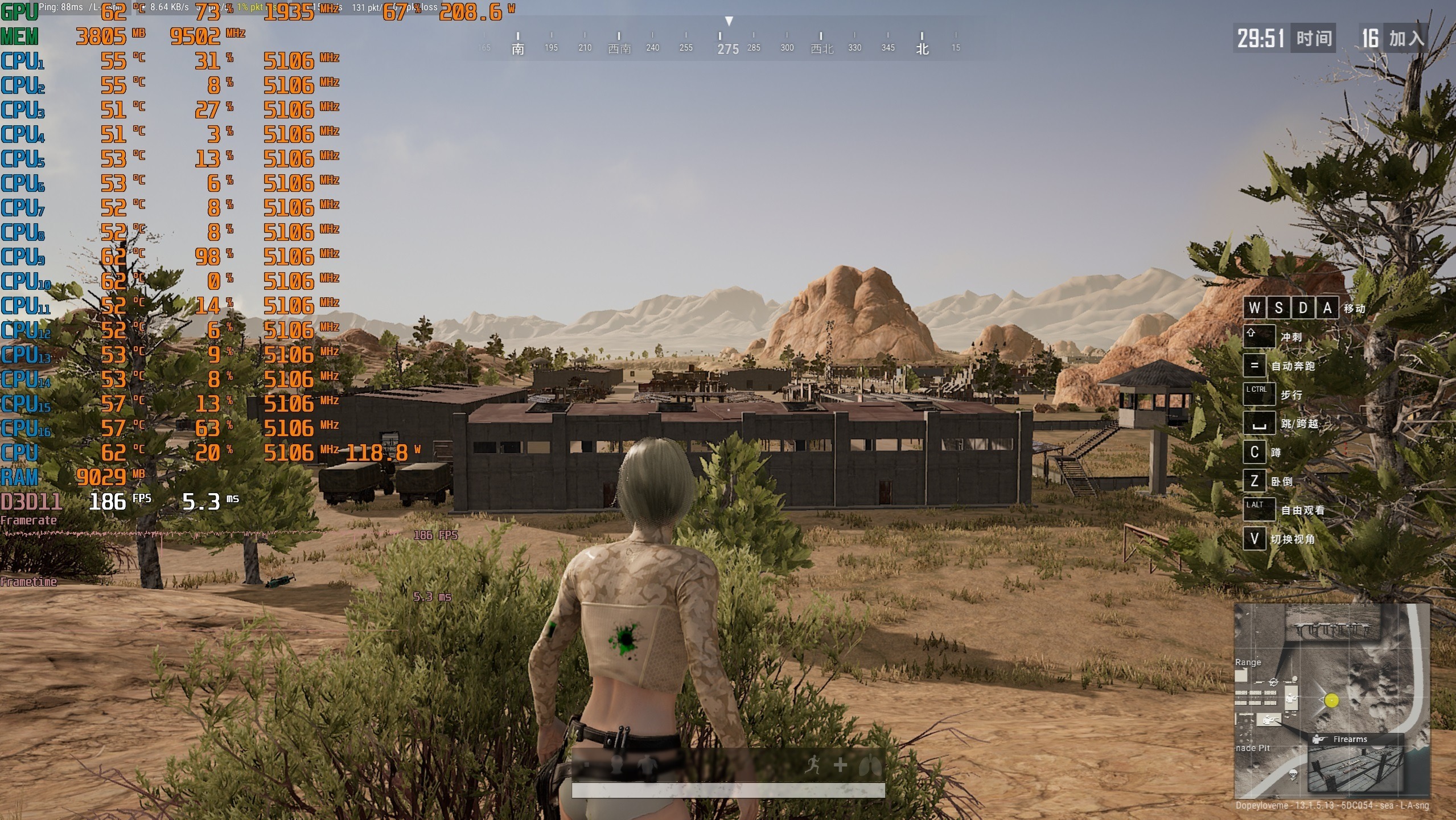
Task: Click the running figure boost icon
Action: (813, 765)
